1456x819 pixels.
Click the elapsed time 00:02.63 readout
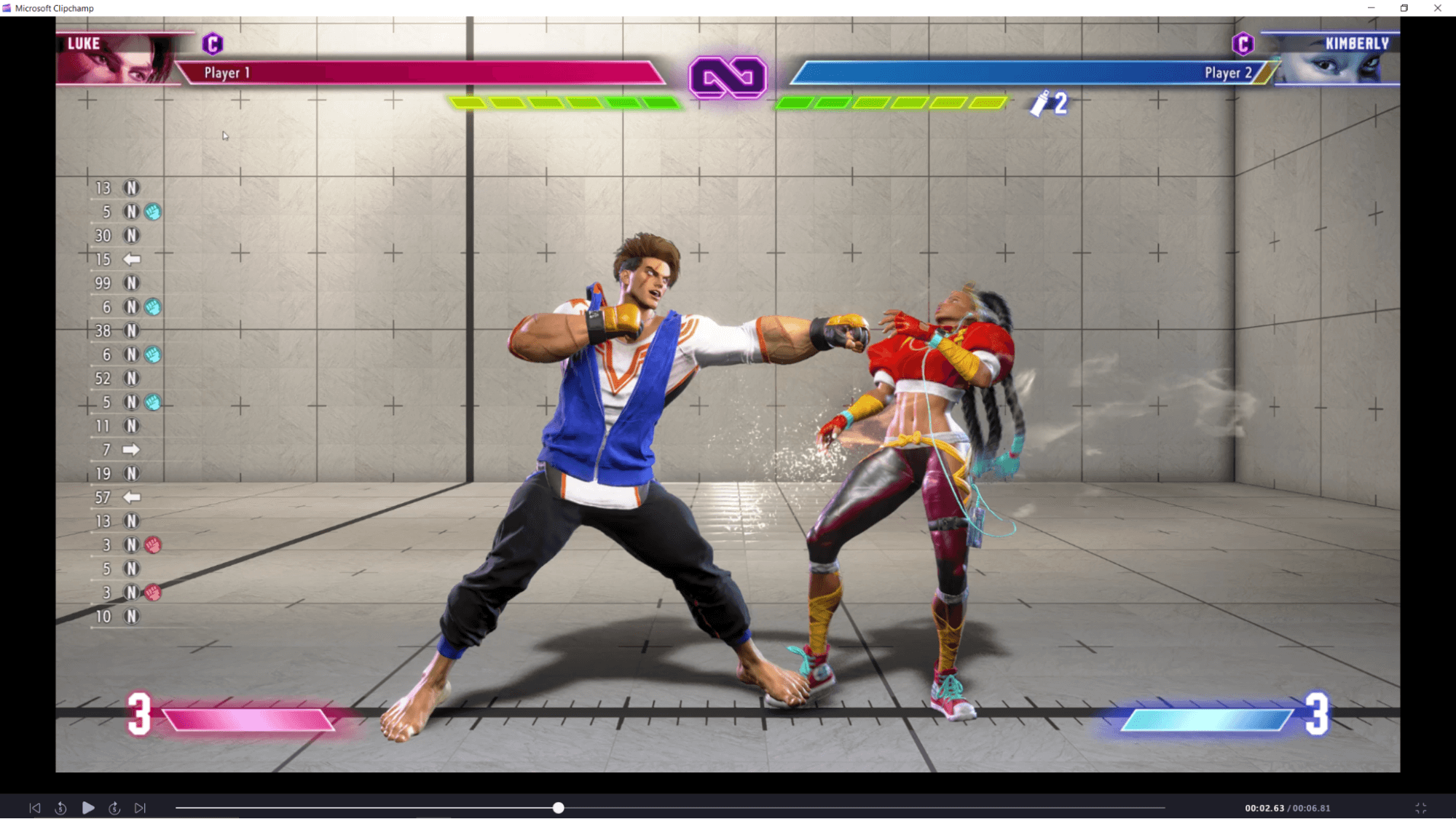pos(1264,807)
